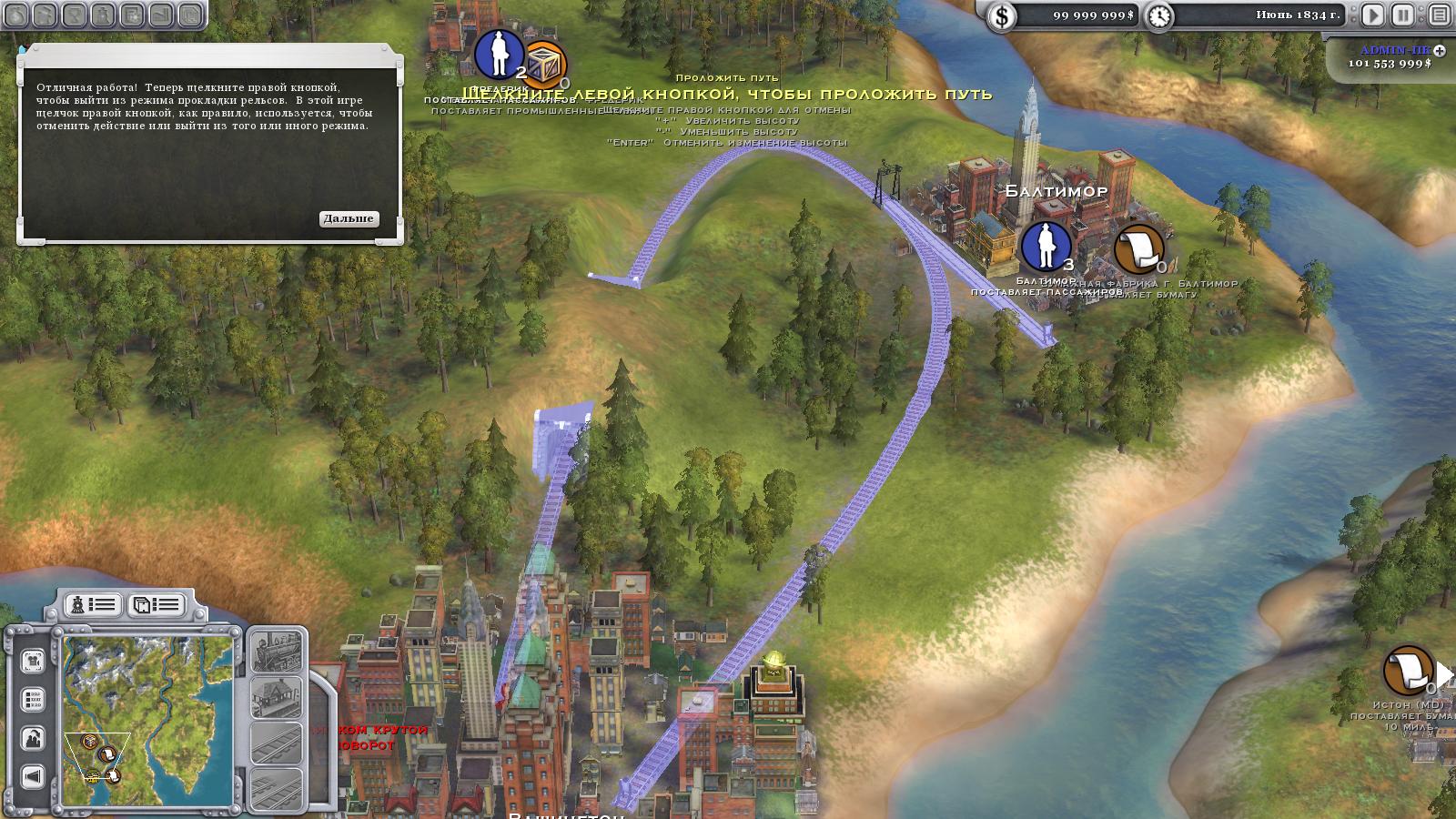Image resolution: width=1456 pixels, height=819 pixels.
Task: Click the Дальше button in tutorial box
Action: pos(349,218)
